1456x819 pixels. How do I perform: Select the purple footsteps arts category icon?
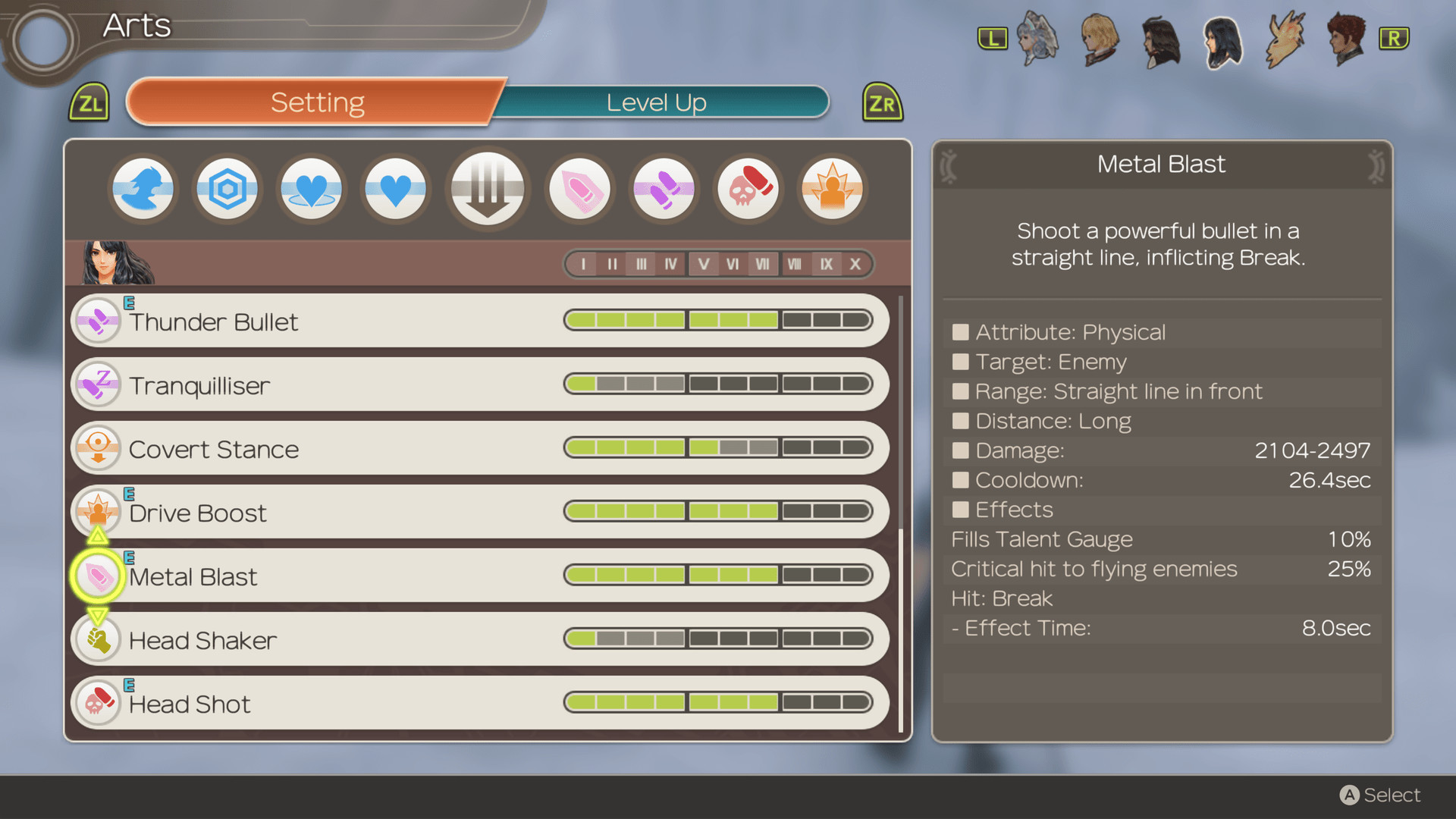(664, 189)
